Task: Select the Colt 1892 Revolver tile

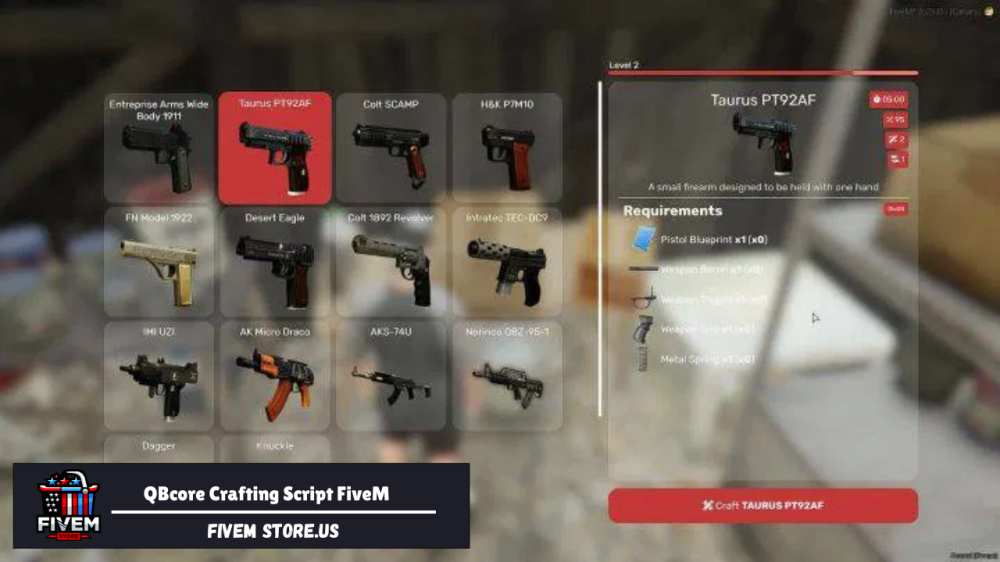Action: click(390, 262)
